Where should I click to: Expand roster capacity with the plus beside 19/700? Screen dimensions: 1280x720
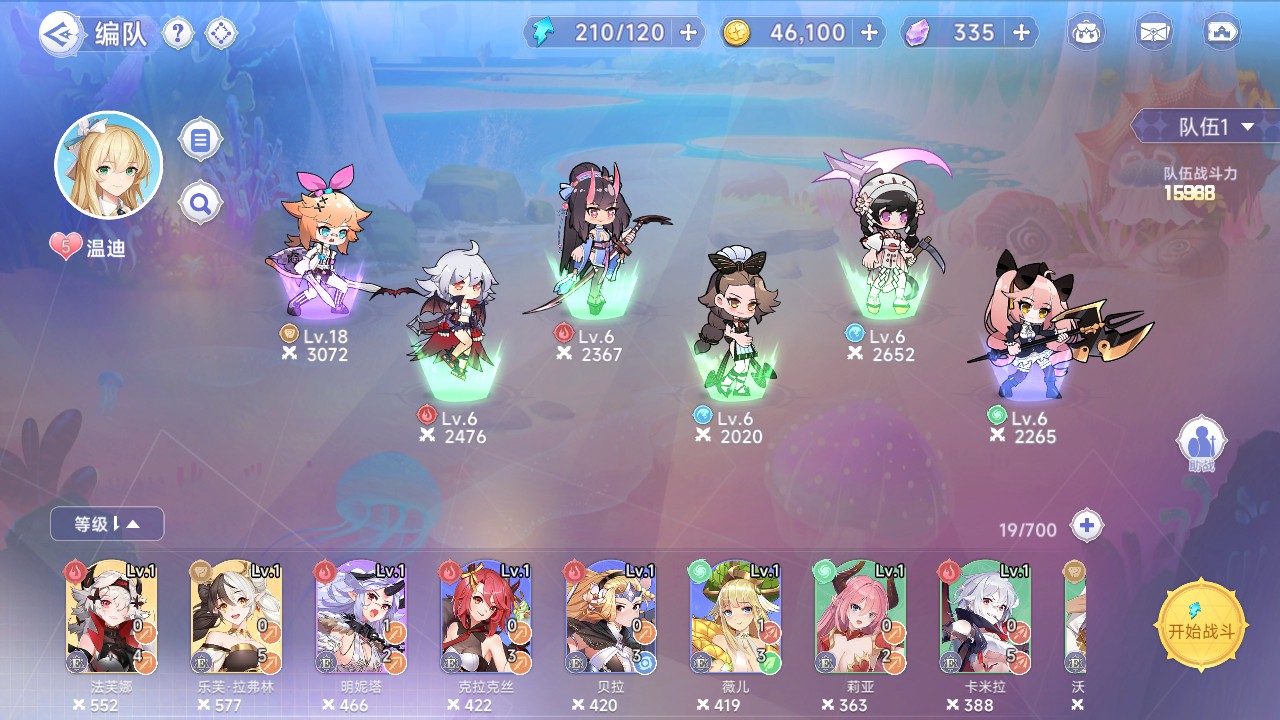[x=1086, y=525]
